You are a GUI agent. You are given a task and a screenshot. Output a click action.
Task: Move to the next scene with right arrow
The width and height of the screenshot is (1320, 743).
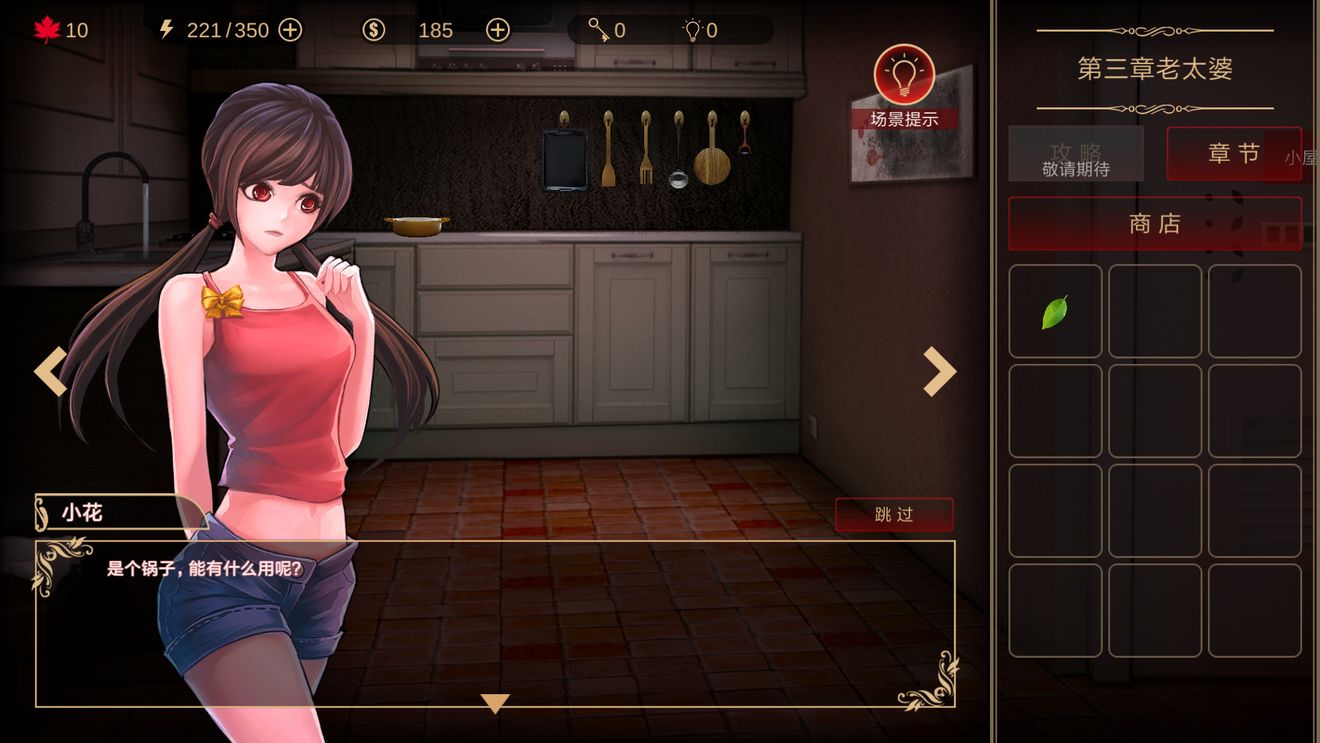tap(939, 371)
